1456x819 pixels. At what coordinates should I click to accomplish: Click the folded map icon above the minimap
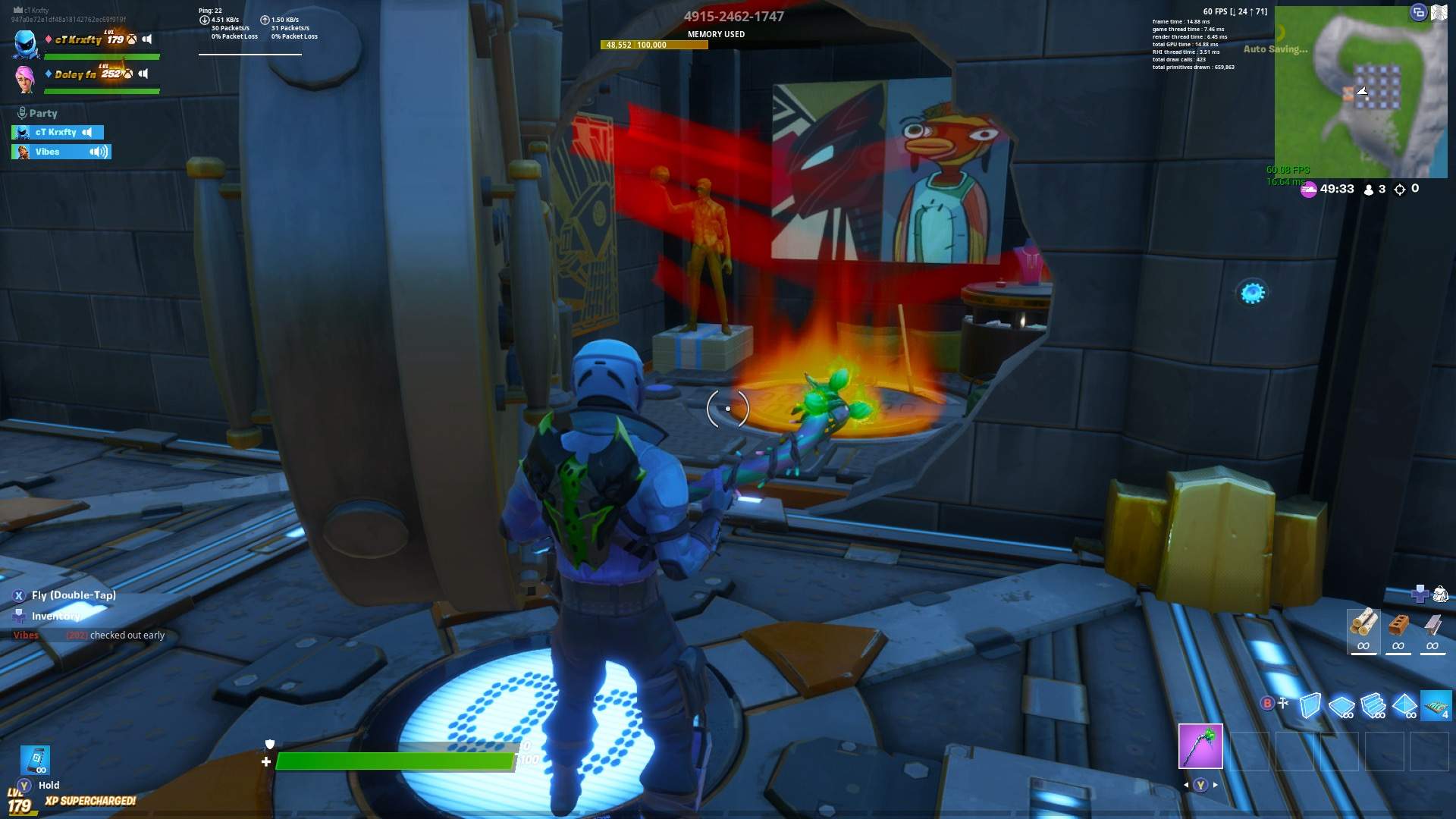coord(1439,13)
